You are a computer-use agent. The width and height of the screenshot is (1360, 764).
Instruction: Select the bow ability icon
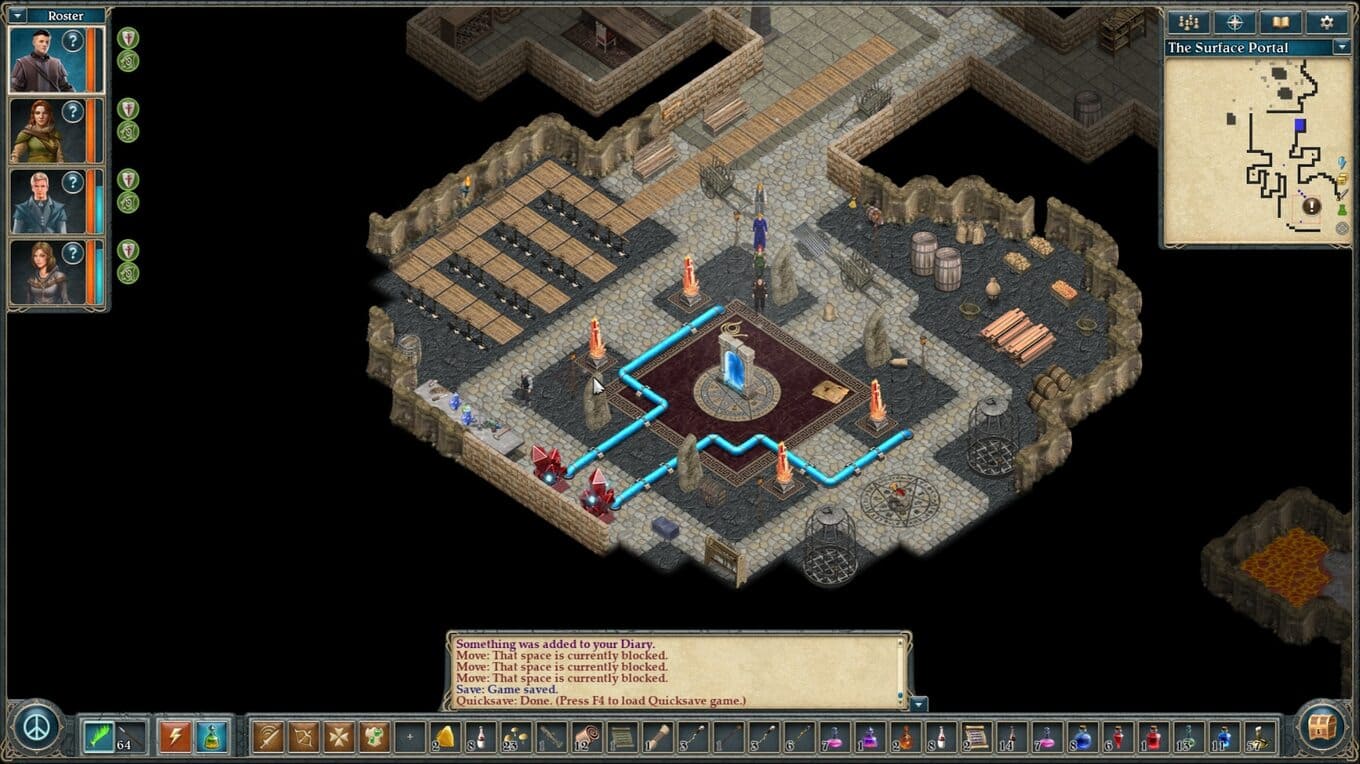(x=303, y=737)
